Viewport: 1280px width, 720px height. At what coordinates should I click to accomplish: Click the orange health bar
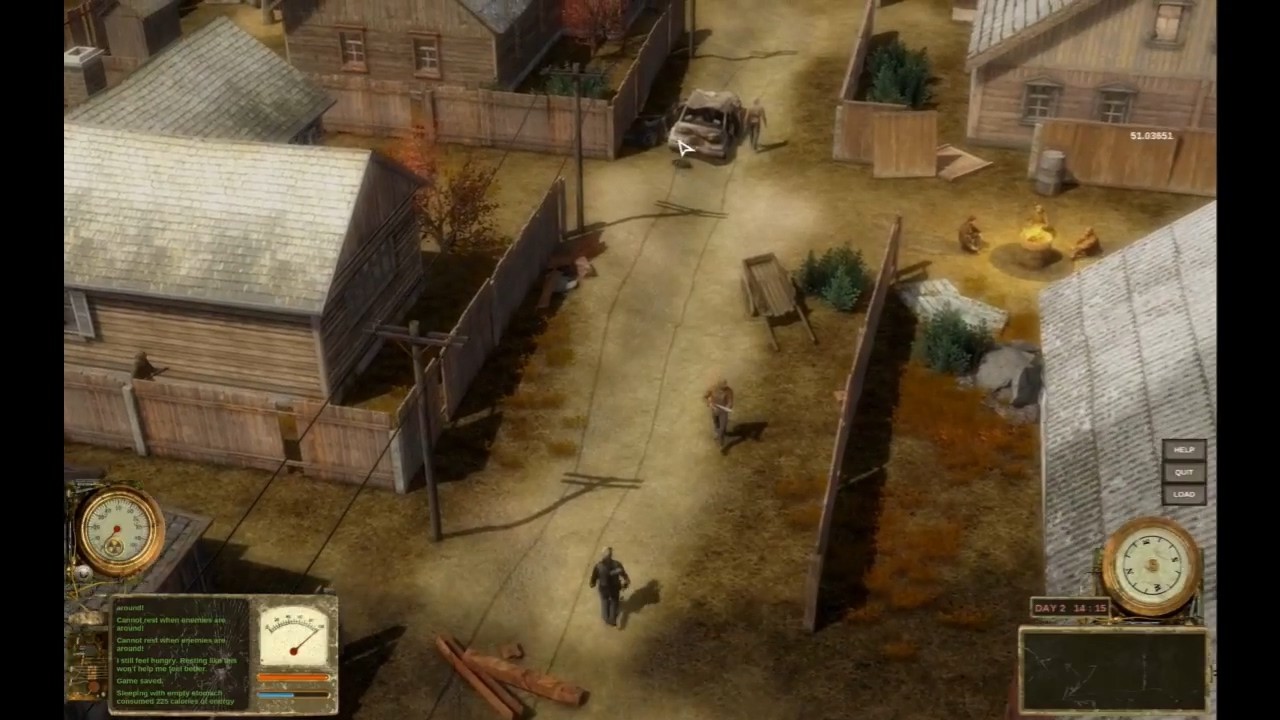point(294,677)
